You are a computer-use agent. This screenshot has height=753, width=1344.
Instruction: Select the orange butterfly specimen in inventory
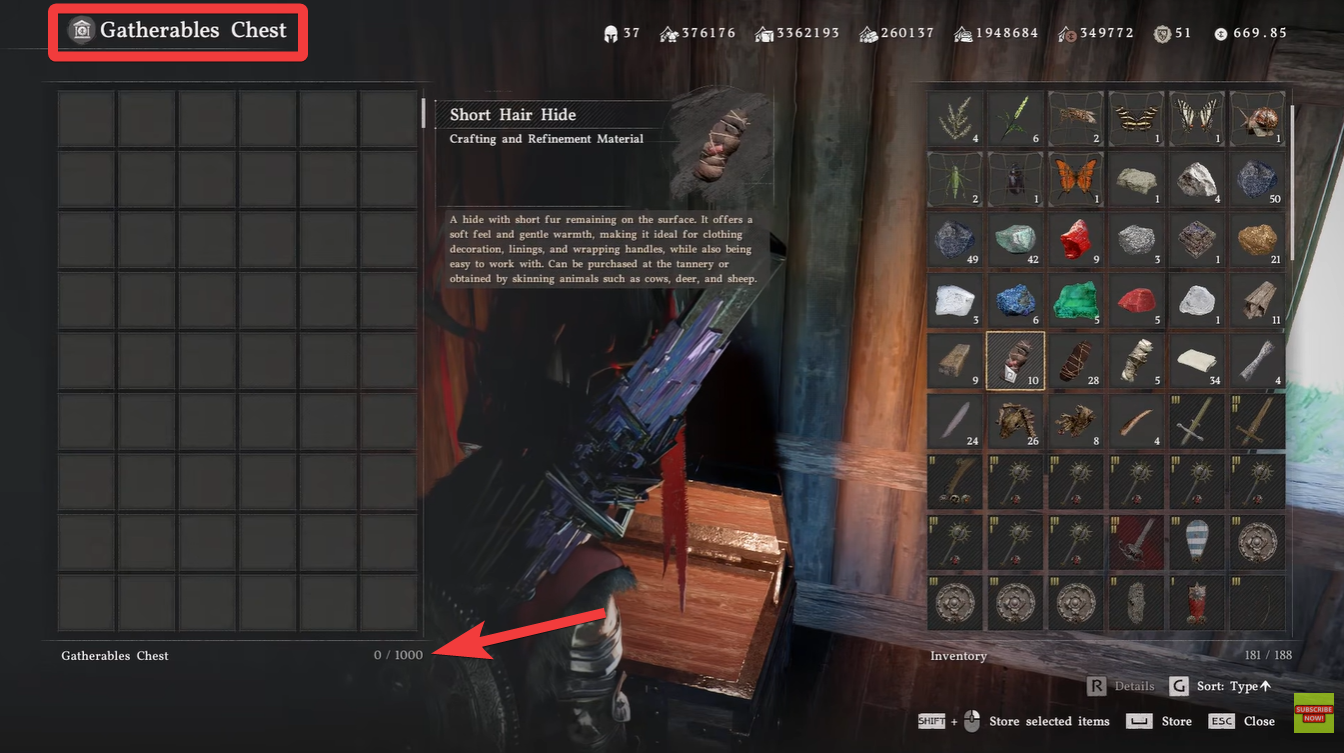coord(1076,178)
